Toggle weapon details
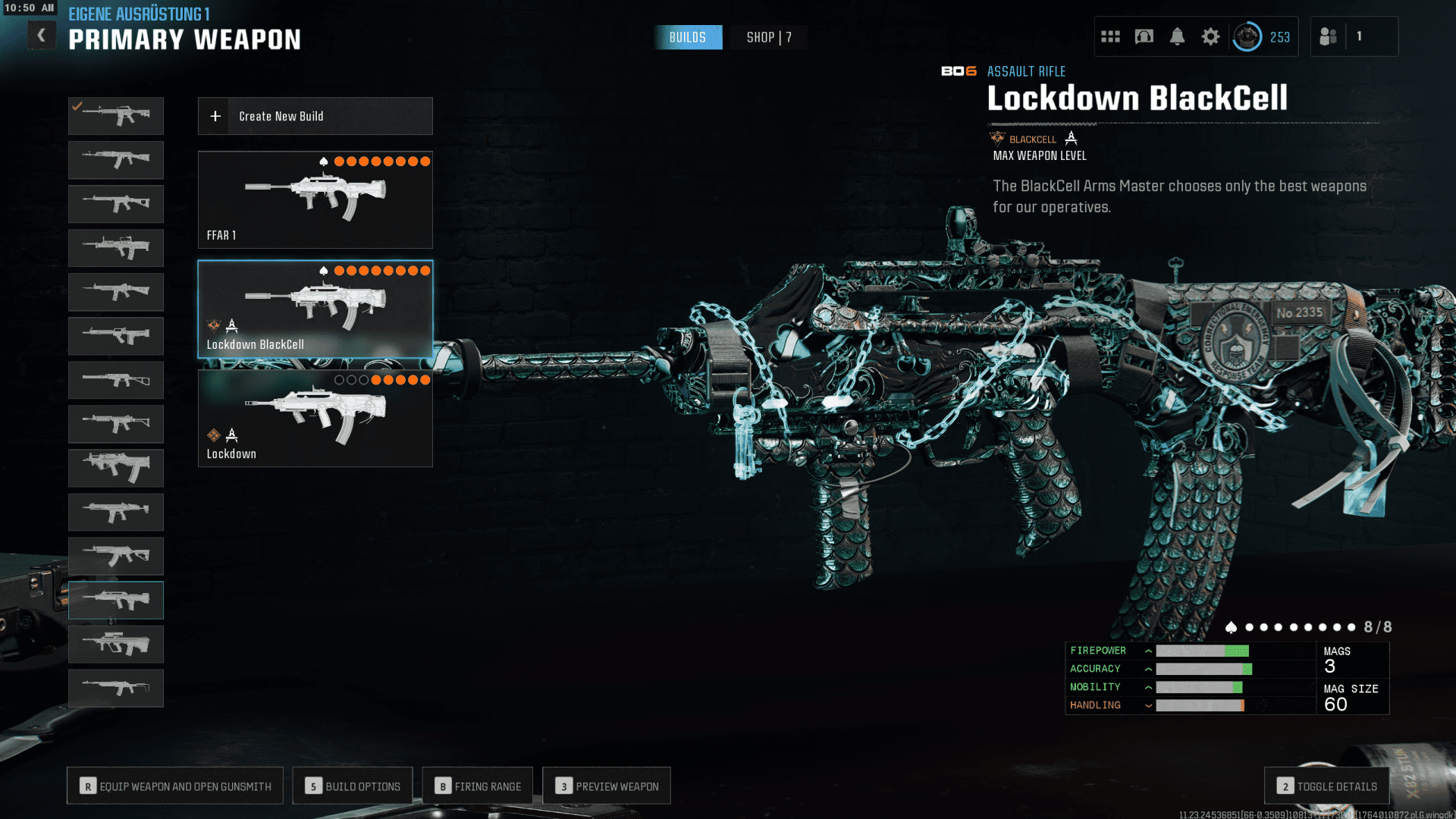Image resolution: width=1456 pixels, height=819 pixels. pos(1326,786)
